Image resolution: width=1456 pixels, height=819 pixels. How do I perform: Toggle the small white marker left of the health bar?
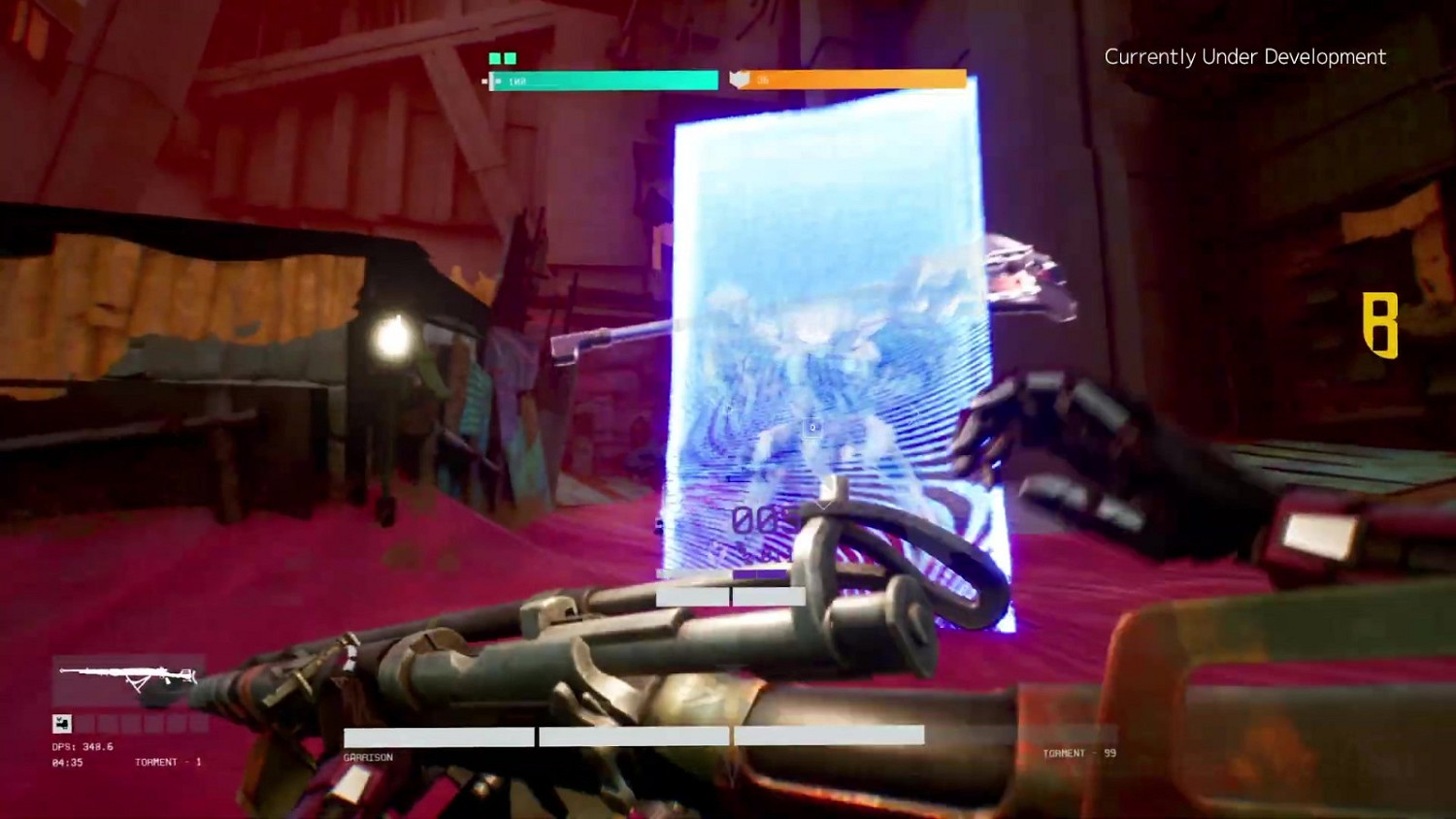(484, 81)
